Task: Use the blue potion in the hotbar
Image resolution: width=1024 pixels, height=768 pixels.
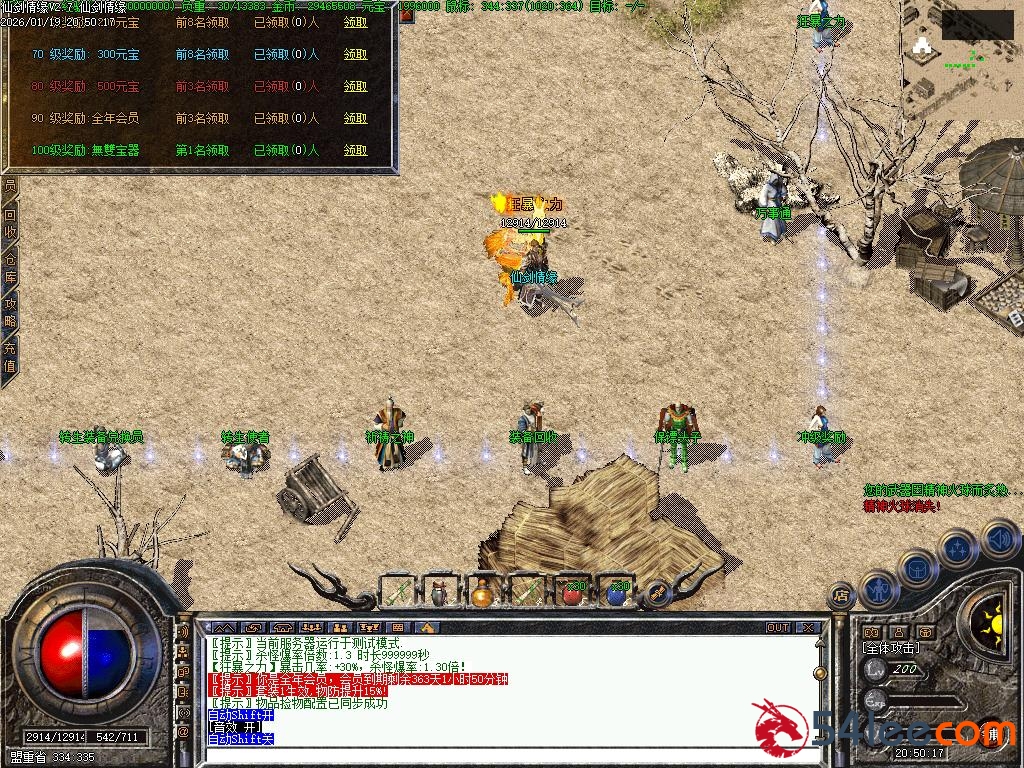Action: coord(617,593)
